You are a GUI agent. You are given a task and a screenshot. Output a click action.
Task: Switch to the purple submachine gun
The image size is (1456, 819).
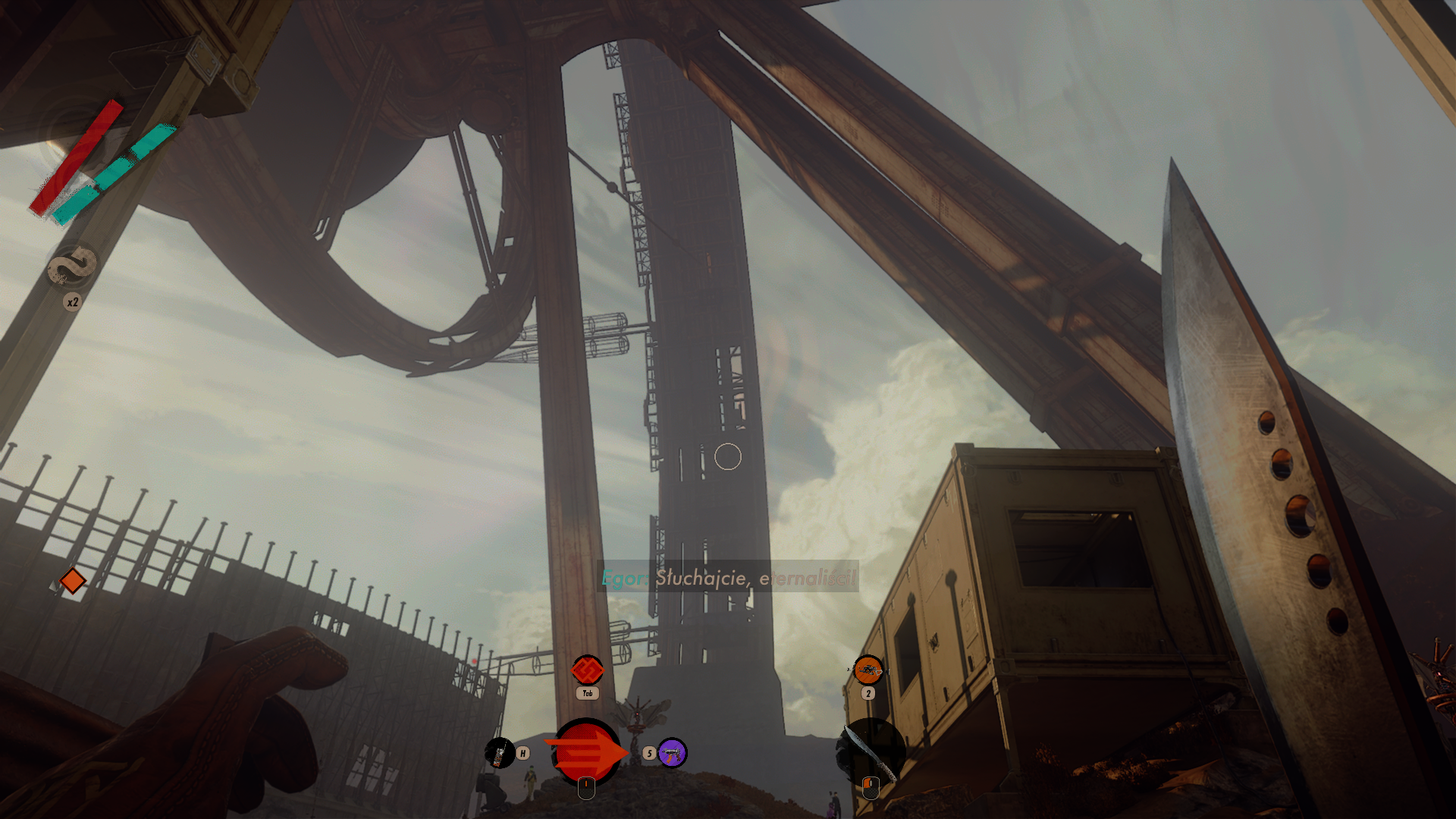pos(672,753)
